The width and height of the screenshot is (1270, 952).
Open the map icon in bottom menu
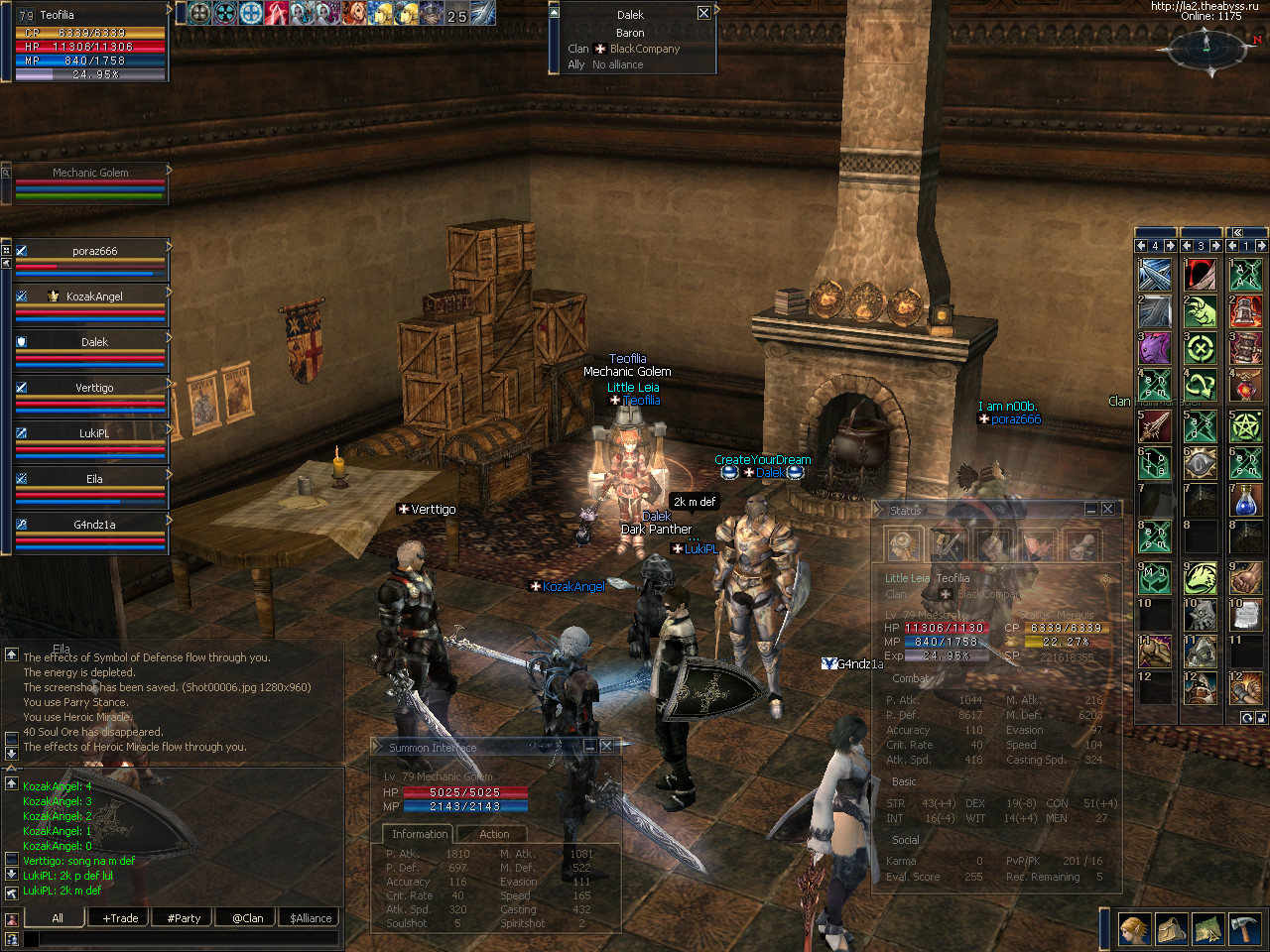[1207, 929]
